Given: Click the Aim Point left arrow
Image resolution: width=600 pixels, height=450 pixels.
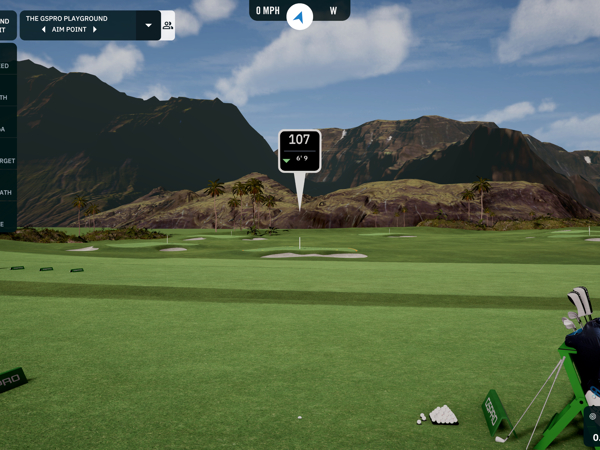Looking at the screenshot, I should 44,30.
